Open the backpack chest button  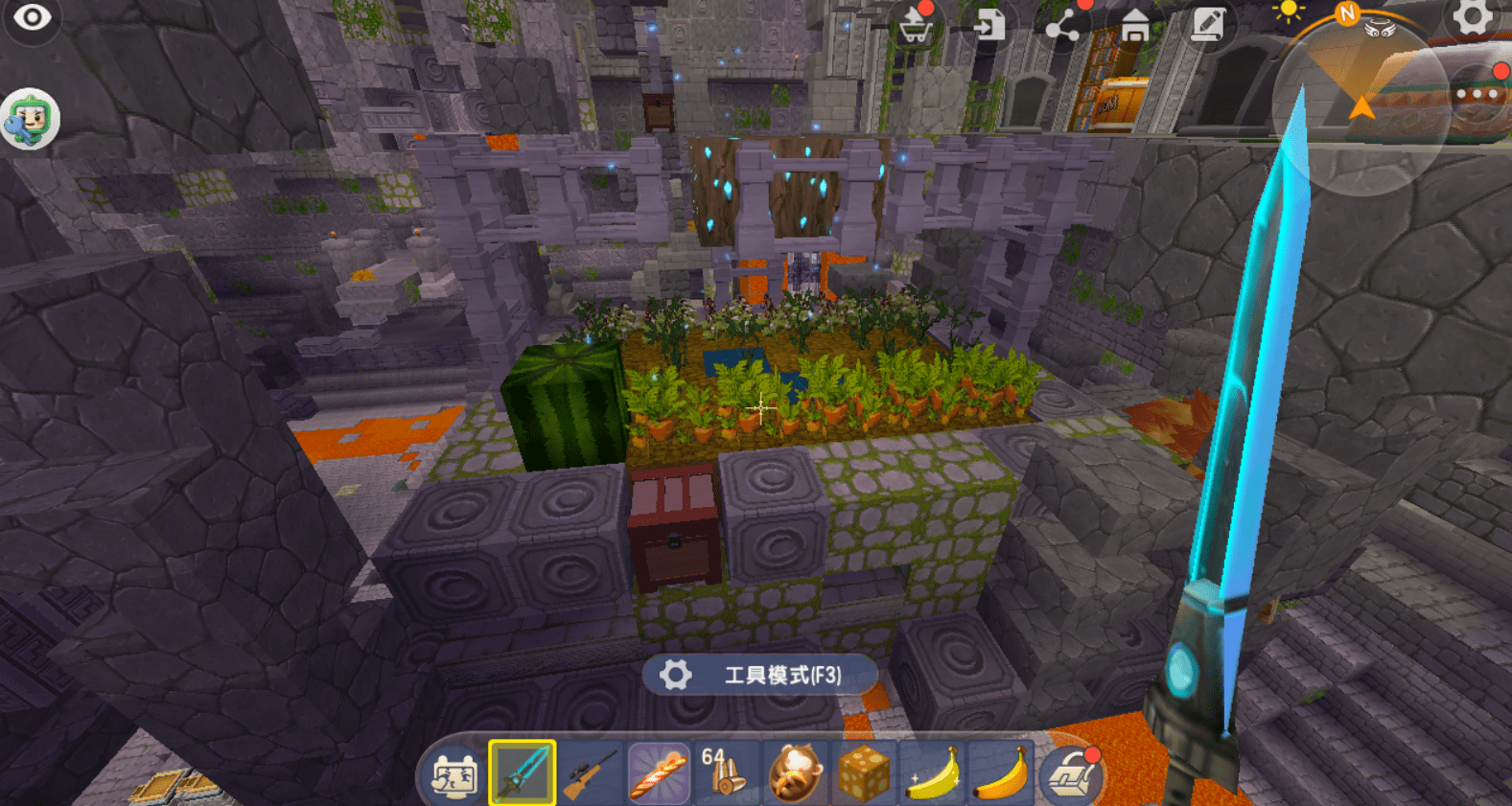(x=1072, y=774)
